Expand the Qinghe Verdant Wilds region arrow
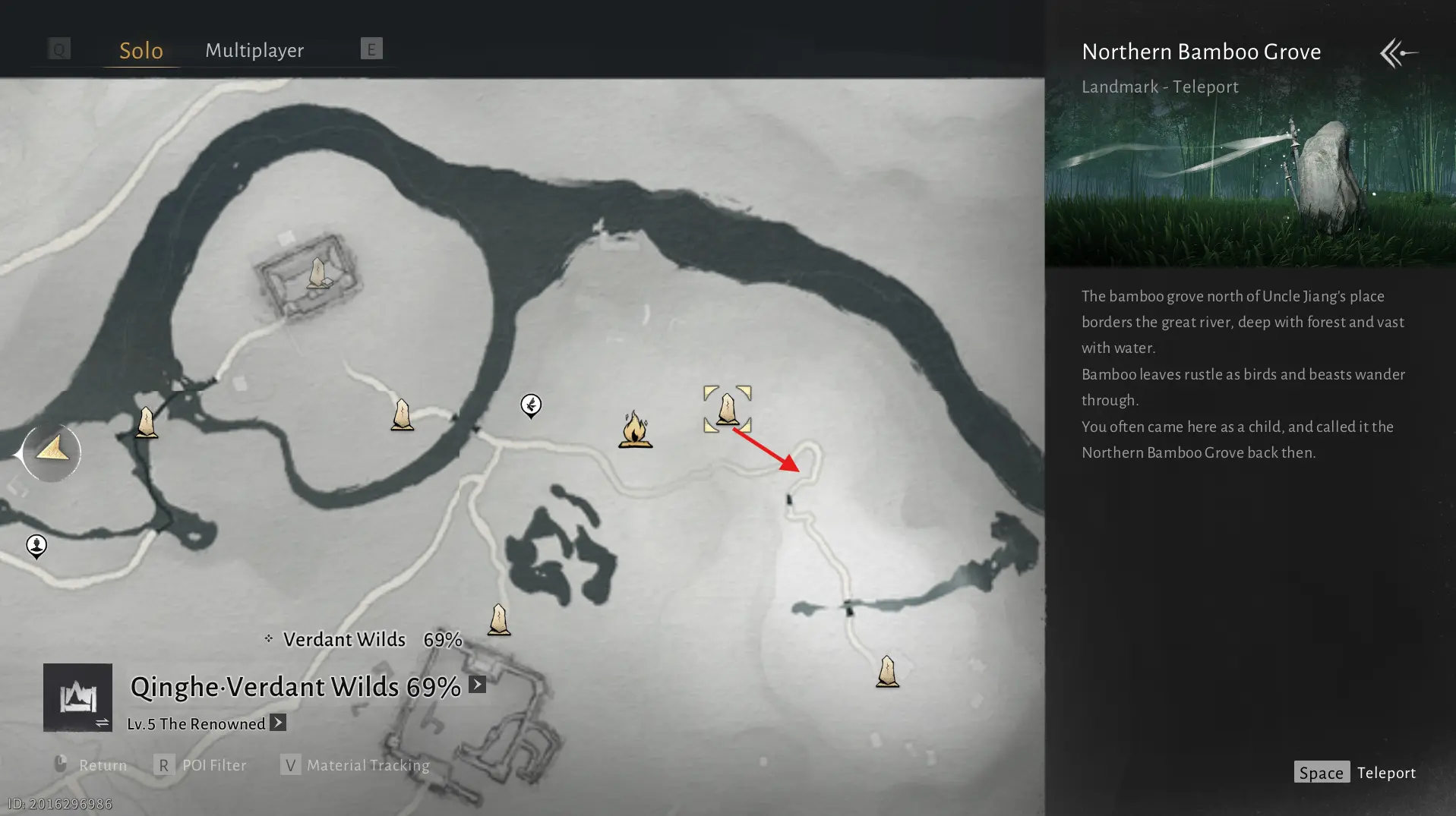 coord(477,685)
